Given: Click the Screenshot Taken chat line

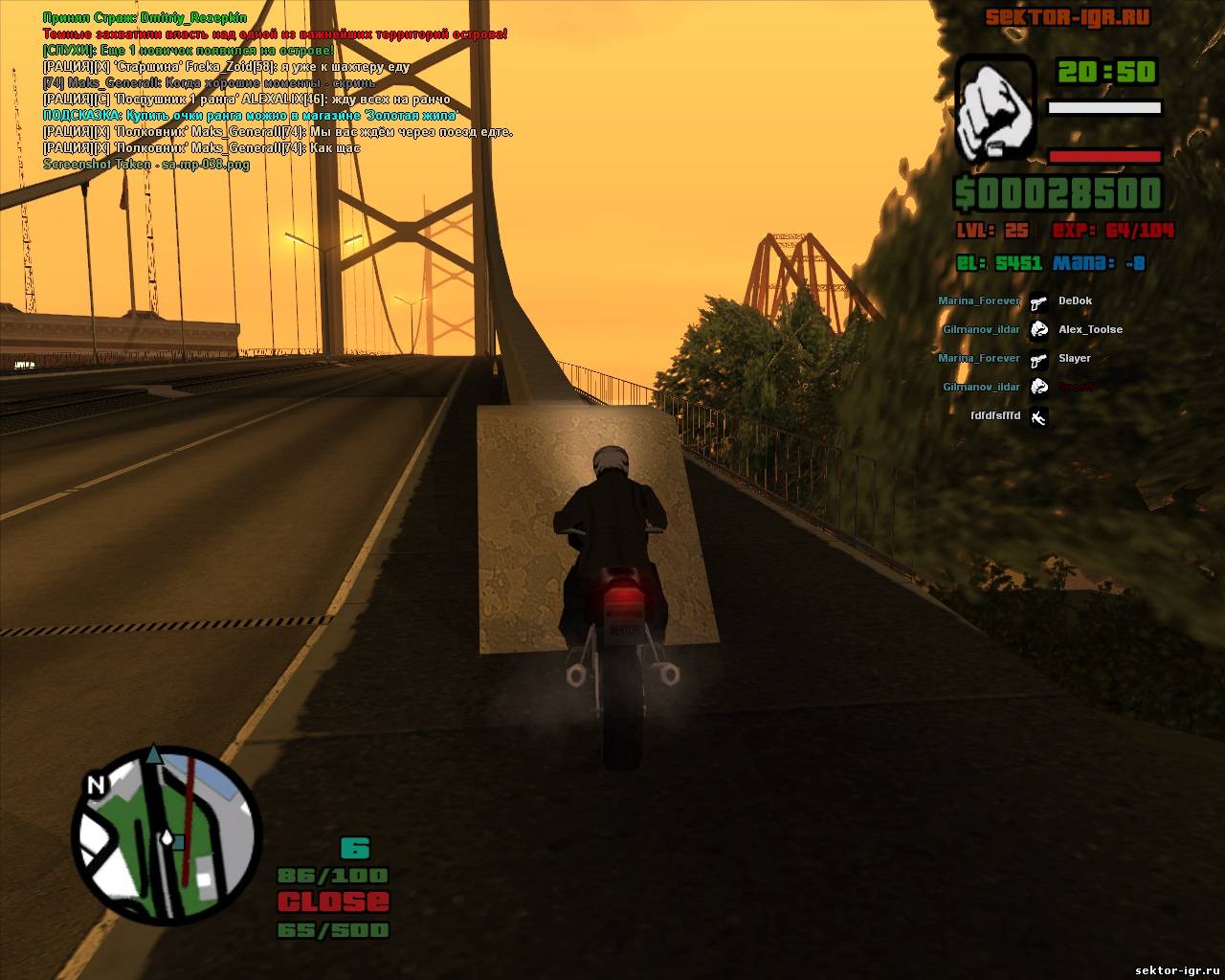Looking at the screenshot, I should (x=146, y=165).
